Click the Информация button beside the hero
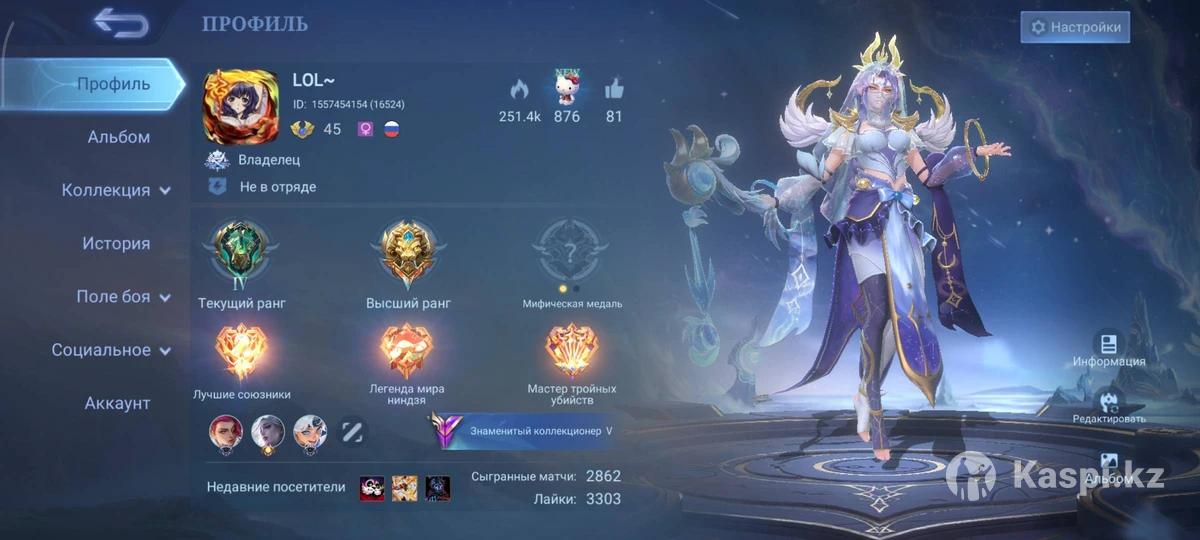The height and width of the screenshot is (540, 1200). coord(1108,349)
